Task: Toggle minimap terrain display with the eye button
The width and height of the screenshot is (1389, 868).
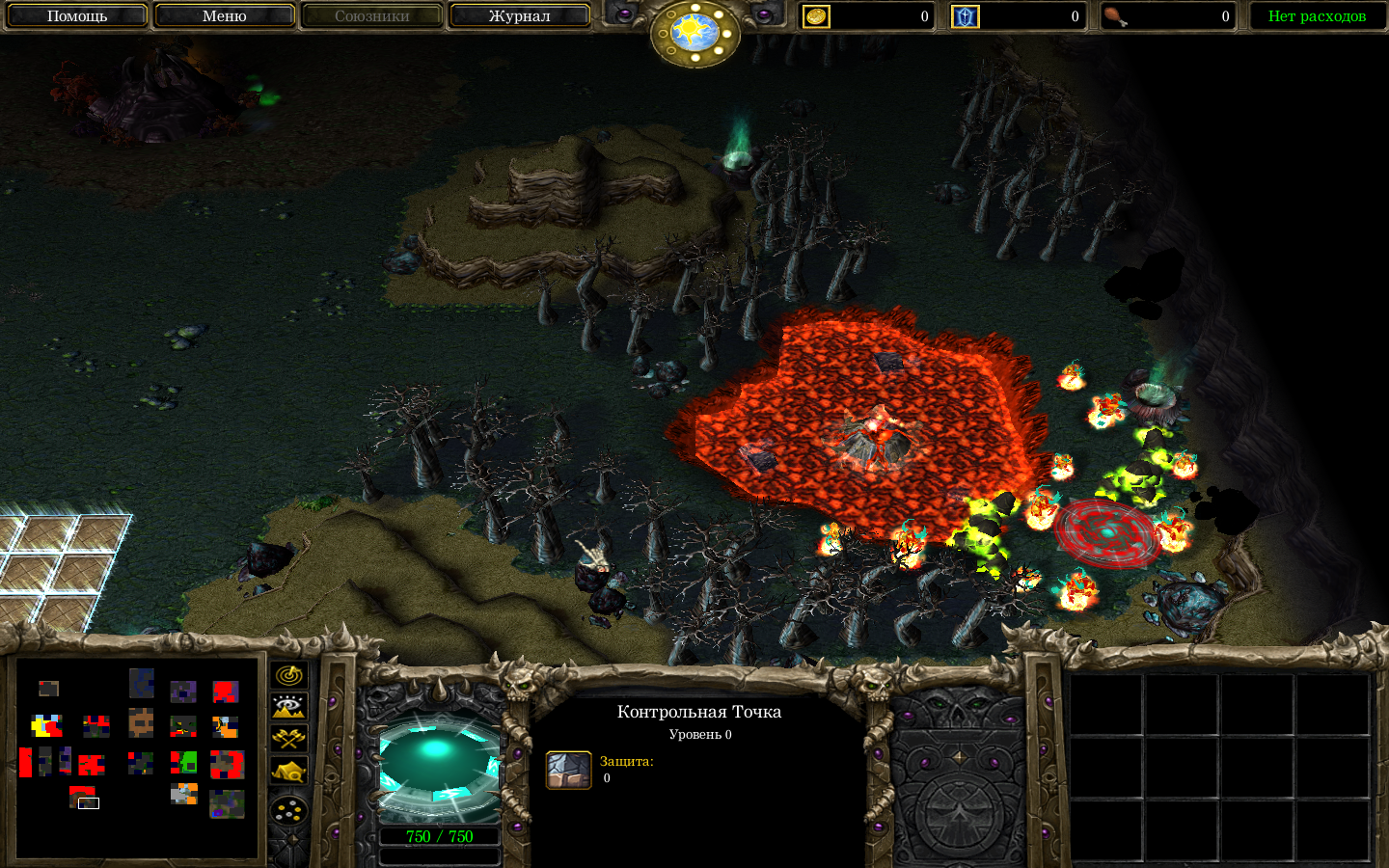Action: [x=289, y=707]
